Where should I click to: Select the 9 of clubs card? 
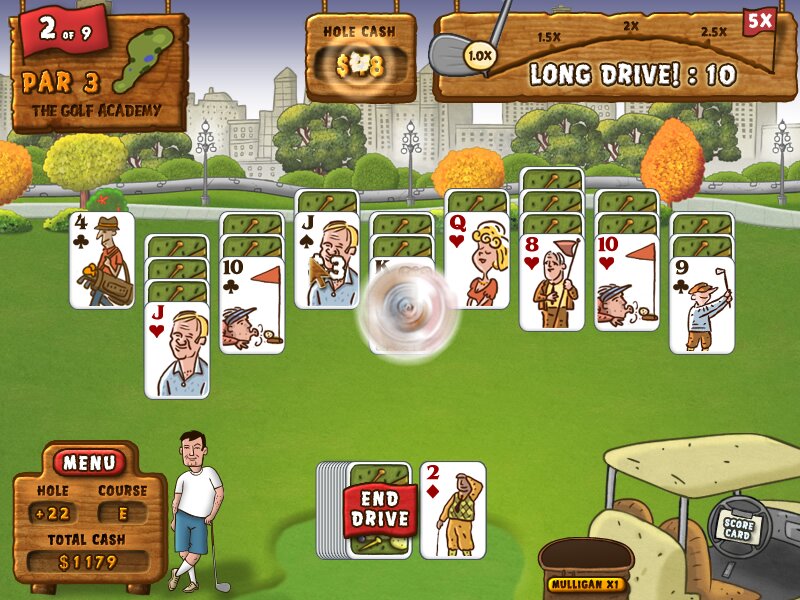pyautogui.click(x=701, y=304)
